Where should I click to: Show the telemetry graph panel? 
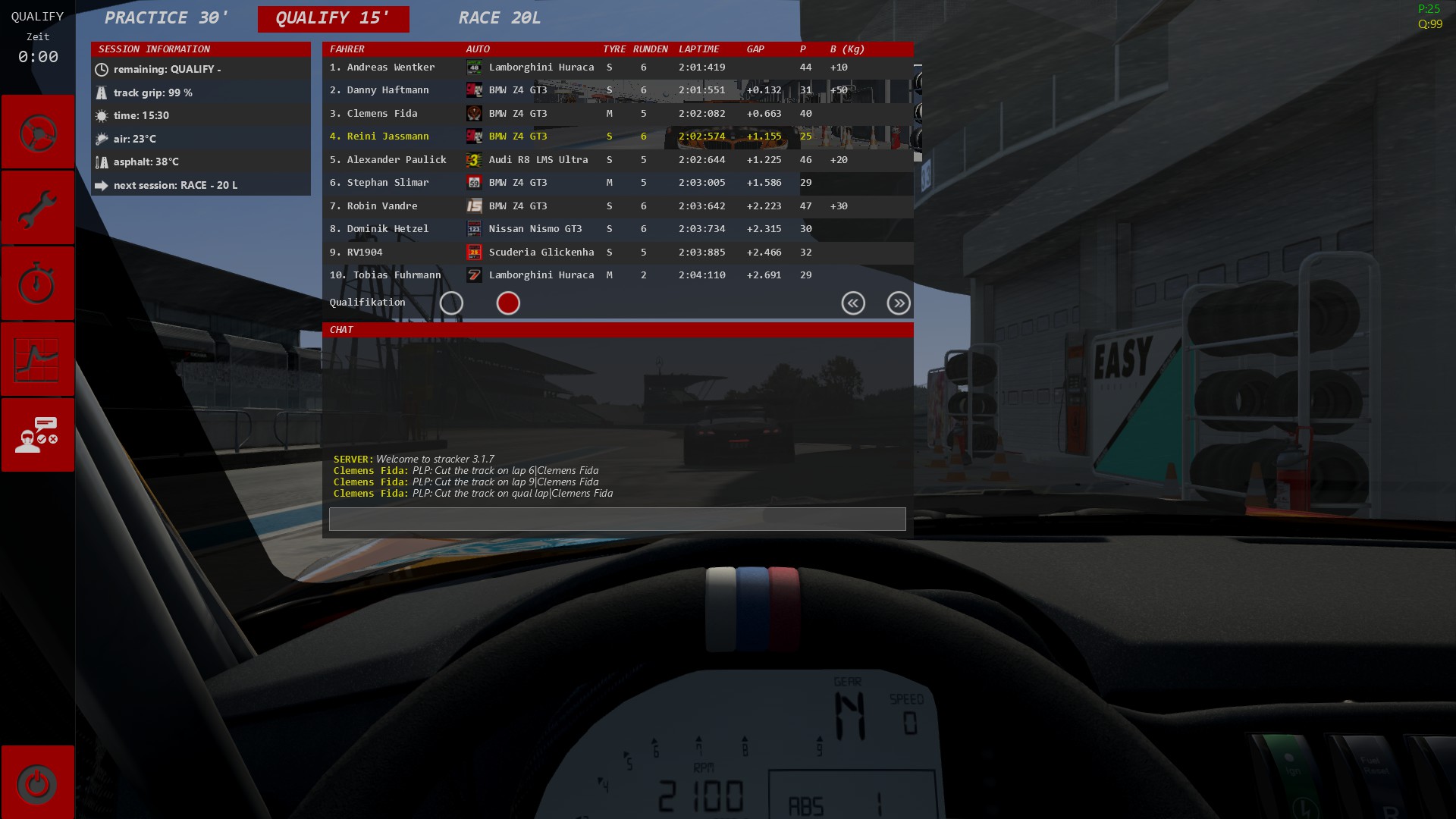pos(37,360)
